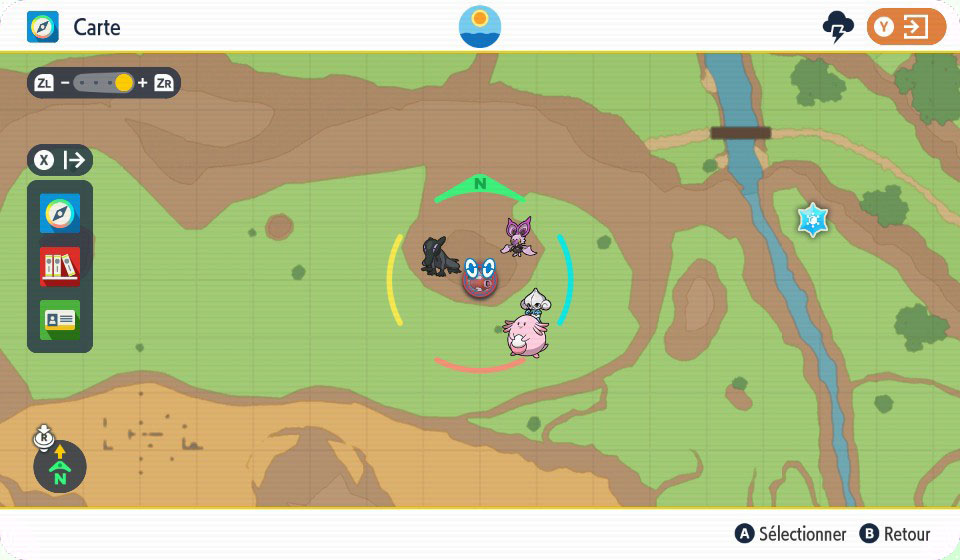The width and height of the screenshot is (960, 560).
Task: Select the Chansey icon on the map
Action: pos(525,336)
